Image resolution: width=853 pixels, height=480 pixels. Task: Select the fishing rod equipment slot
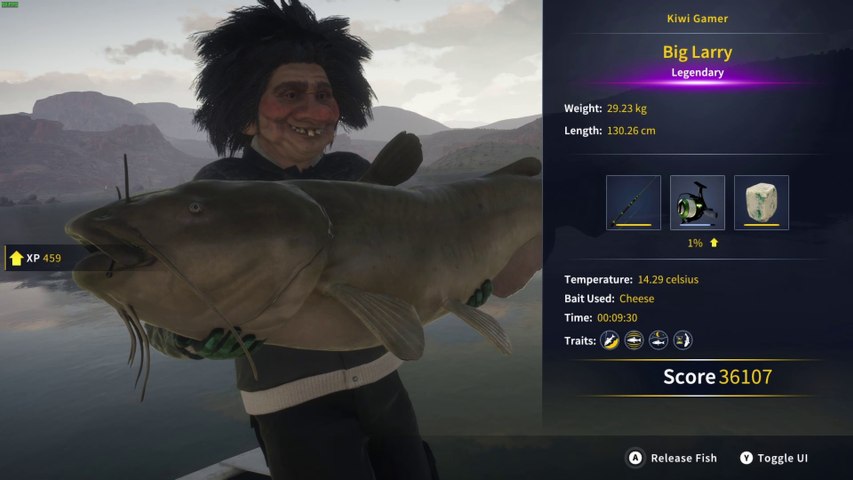click(633, 202)
